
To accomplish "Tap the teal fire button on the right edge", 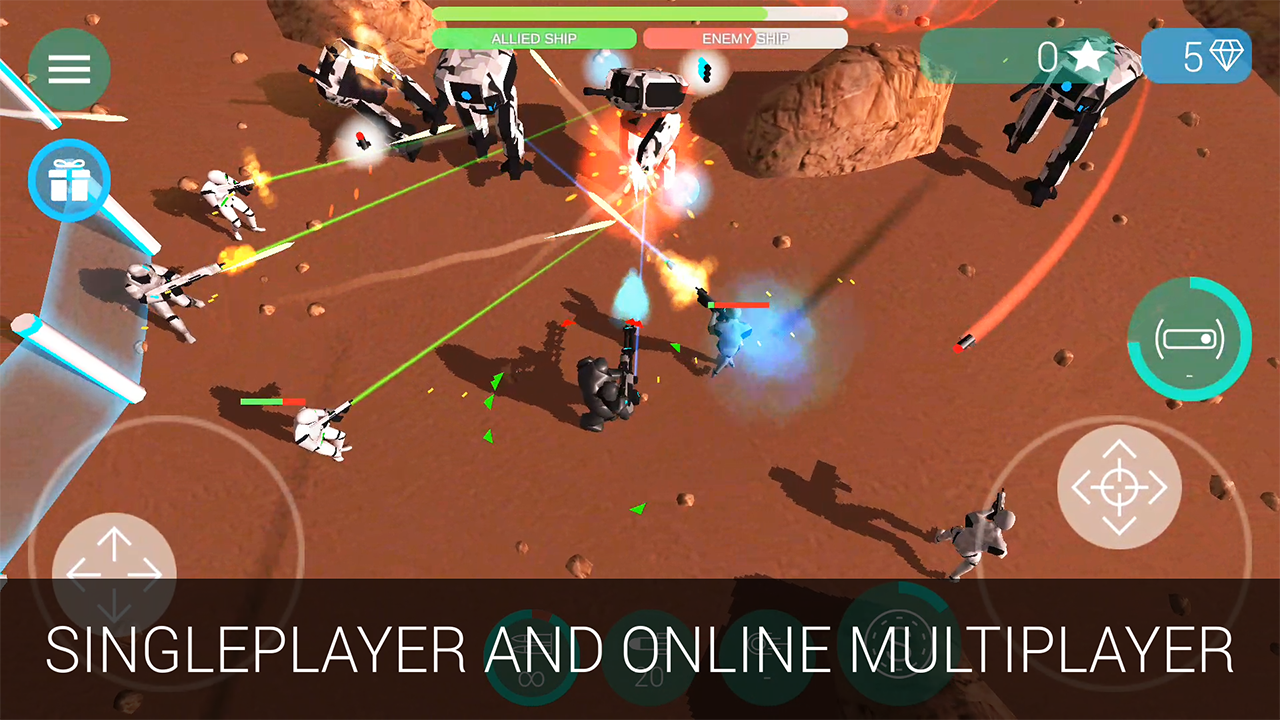I will (1190, 340).
